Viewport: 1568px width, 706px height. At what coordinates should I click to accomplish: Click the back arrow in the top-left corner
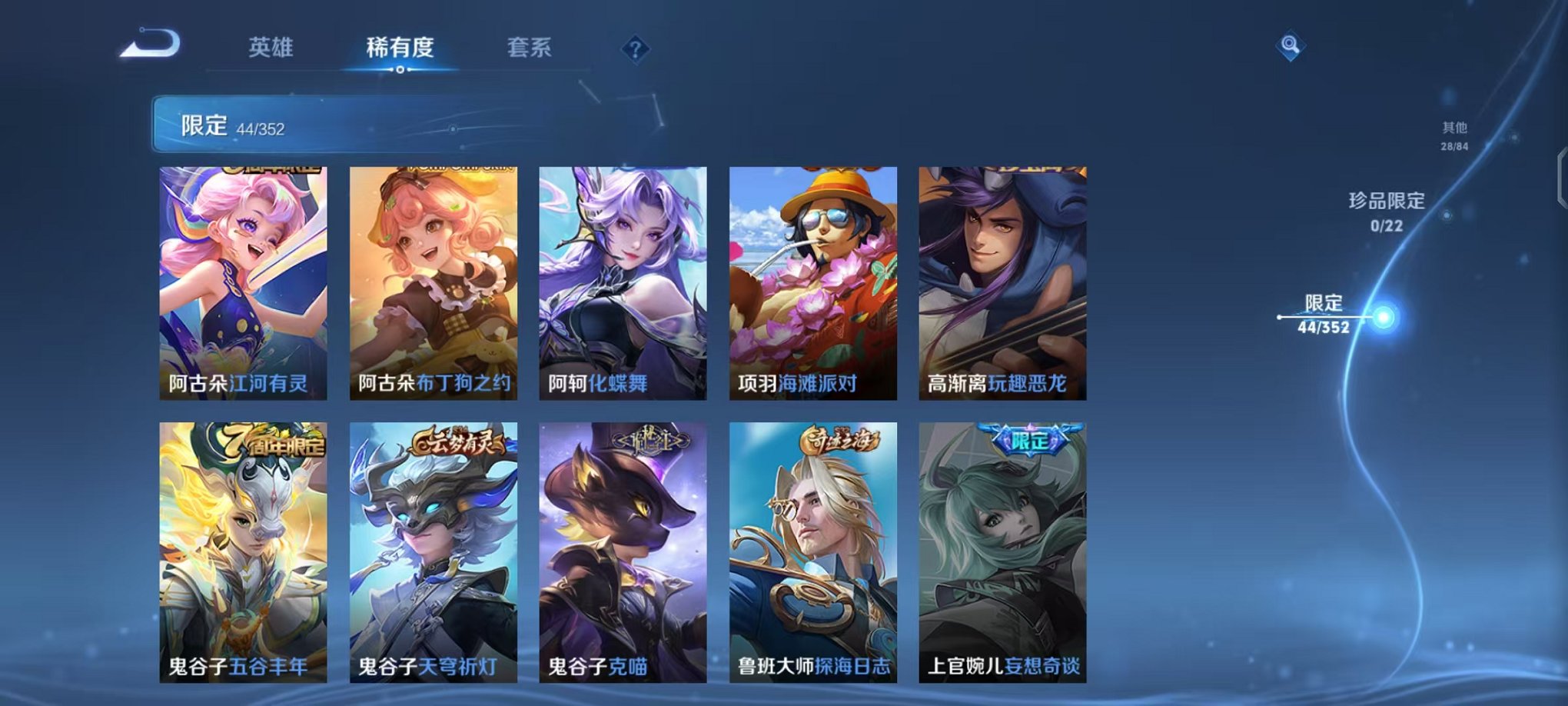(151, 43)
